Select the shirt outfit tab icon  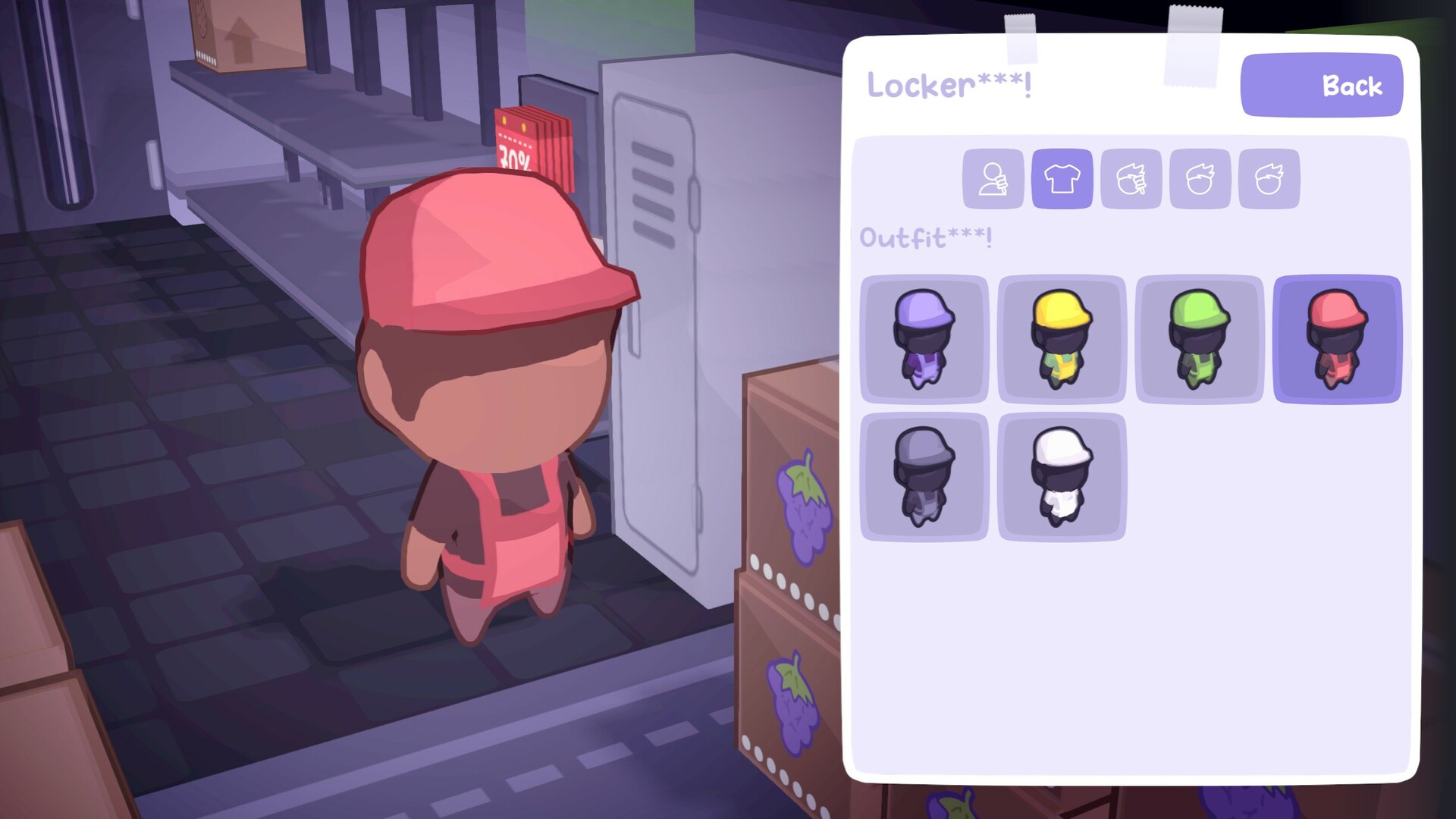coord(1062,179)
